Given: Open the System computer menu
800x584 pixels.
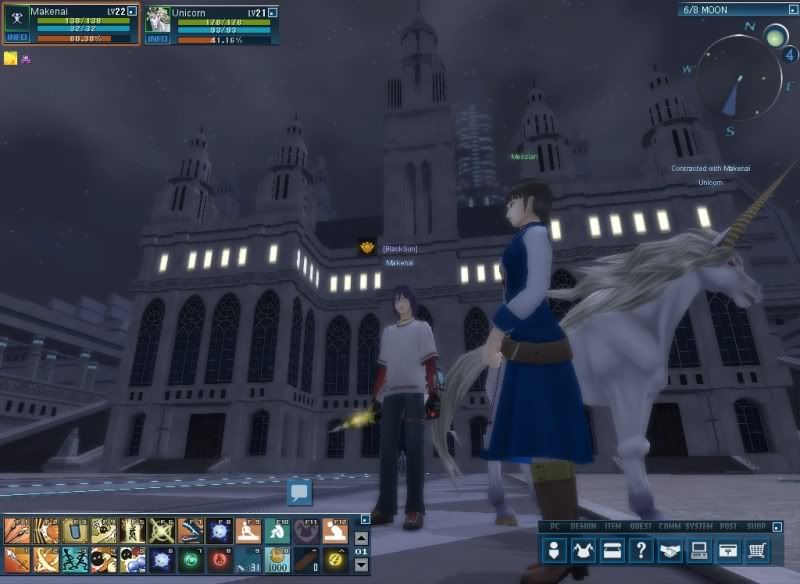Looking at the screenshot, I should [x=700, y=549].
